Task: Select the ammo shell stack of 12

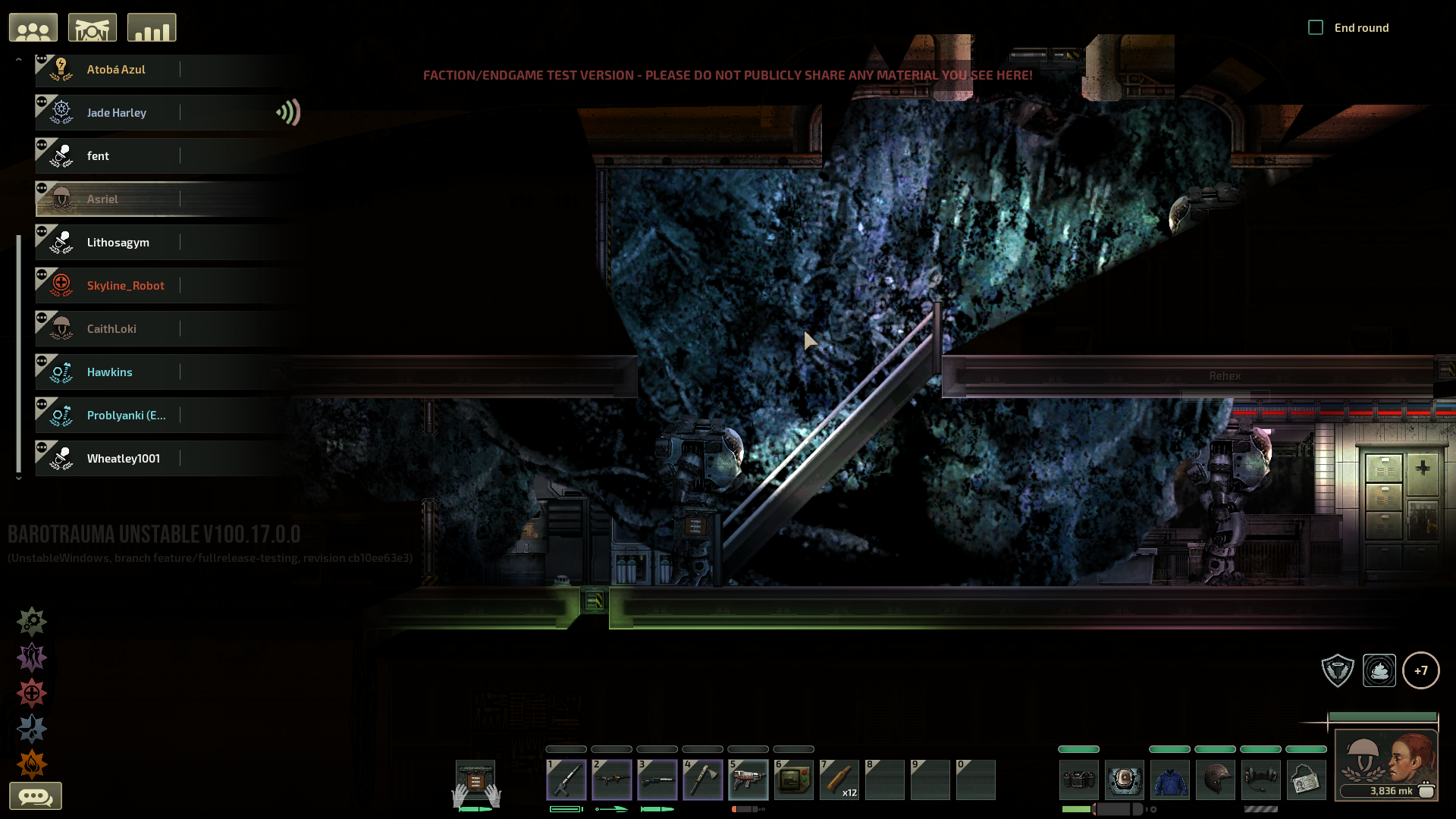Action: tap(839, 780)
